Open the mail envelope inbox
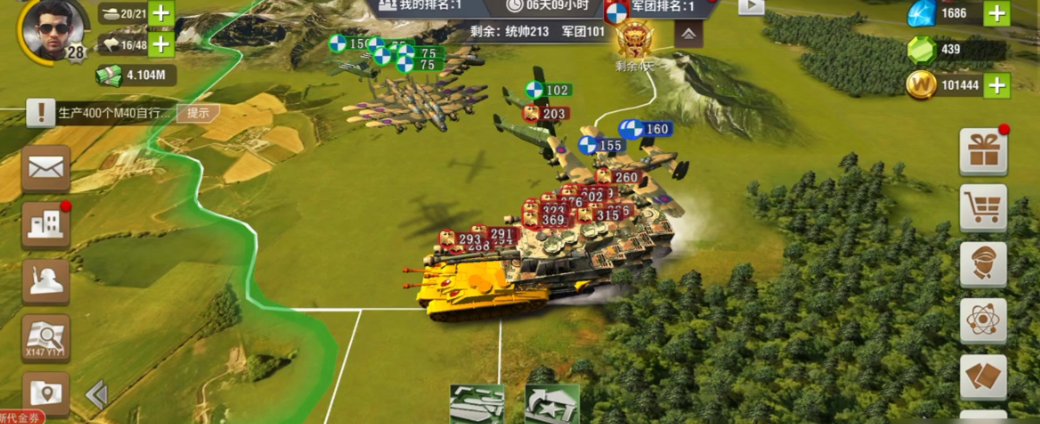 coord(46,168)
